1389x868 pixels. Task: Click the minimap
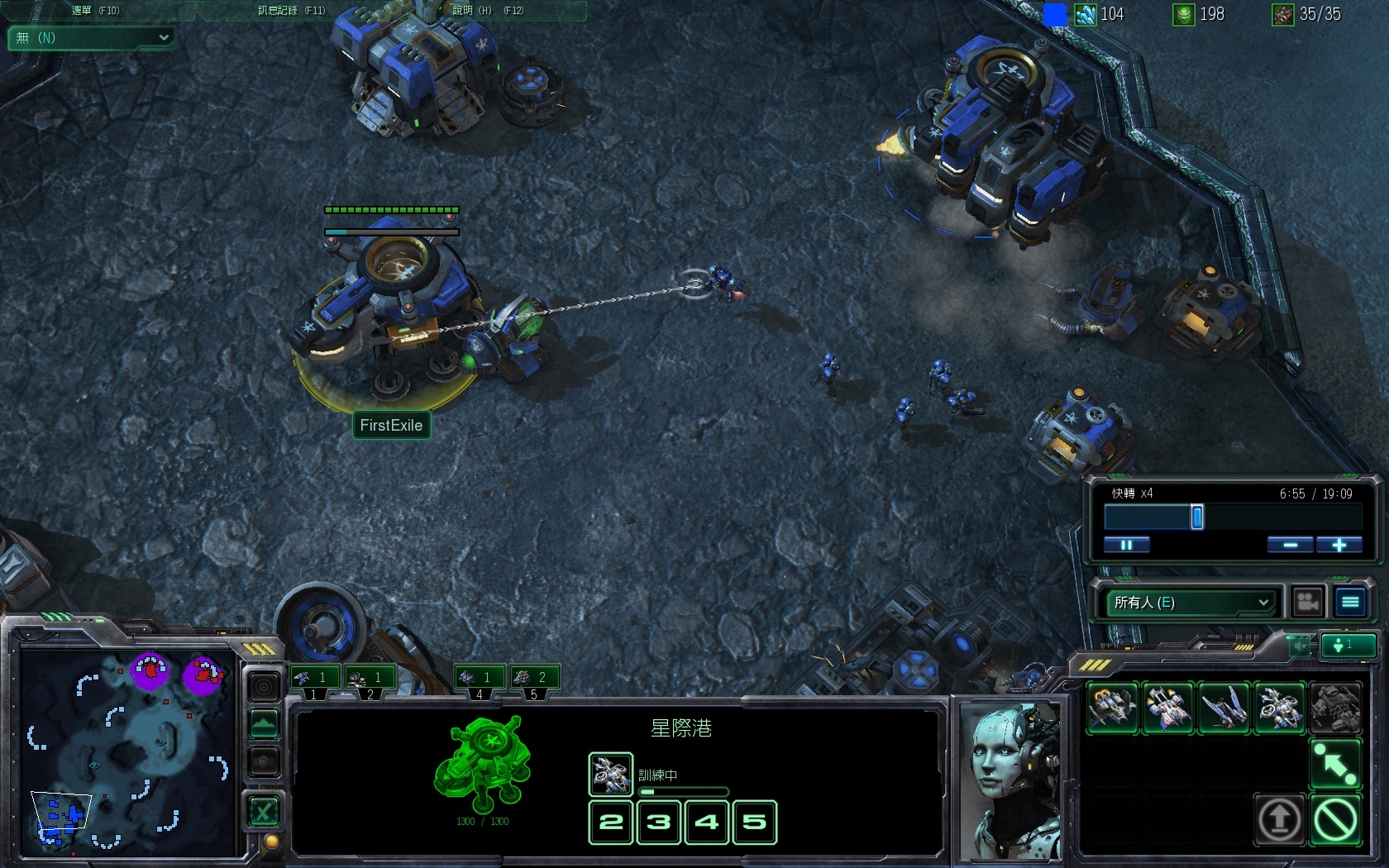(x=128, y=752)
